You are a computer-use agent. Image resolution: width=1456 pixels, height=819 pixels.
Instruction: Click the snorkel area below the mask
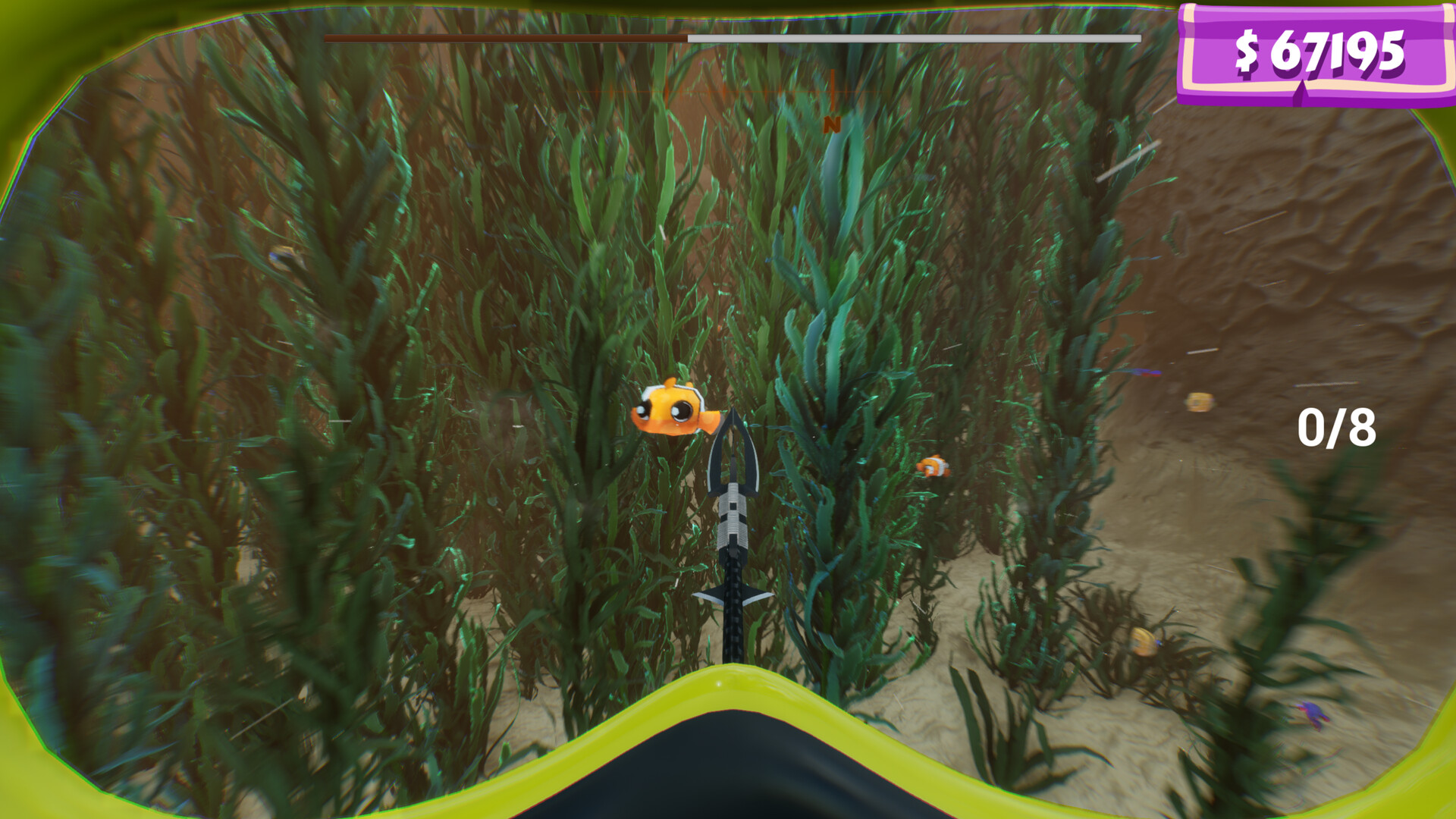728,781
